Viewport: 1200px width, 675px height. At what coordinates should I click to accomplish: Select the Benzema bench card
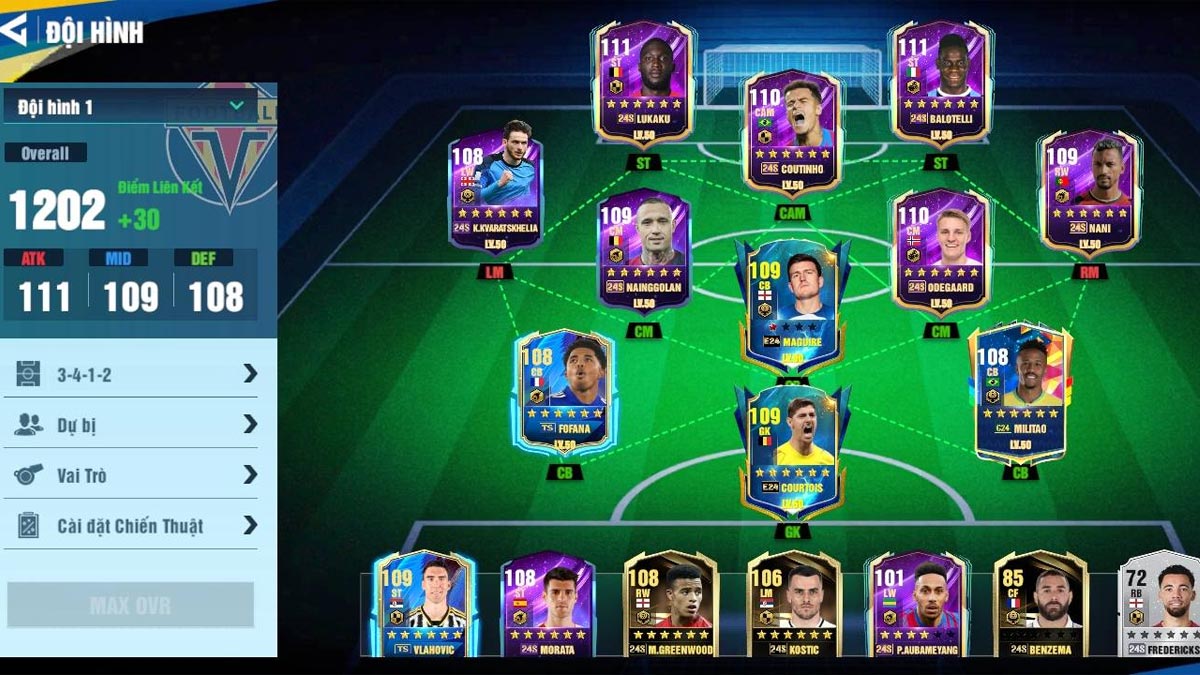pos(1040,605)
